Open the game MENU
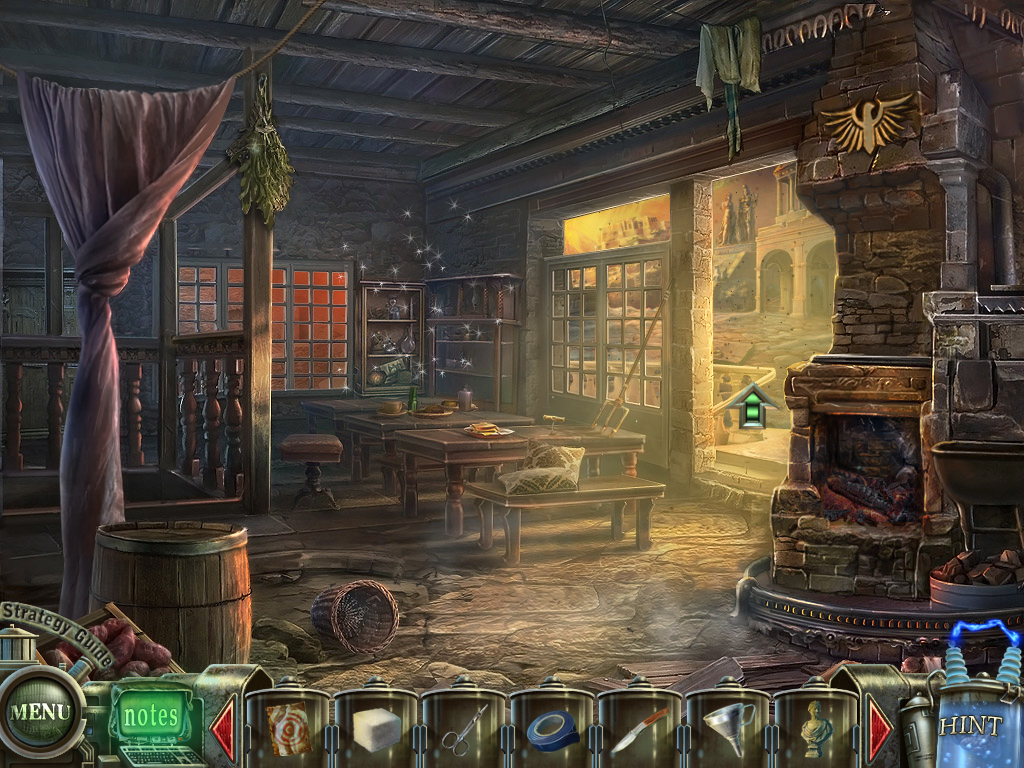 coord(41,712)
